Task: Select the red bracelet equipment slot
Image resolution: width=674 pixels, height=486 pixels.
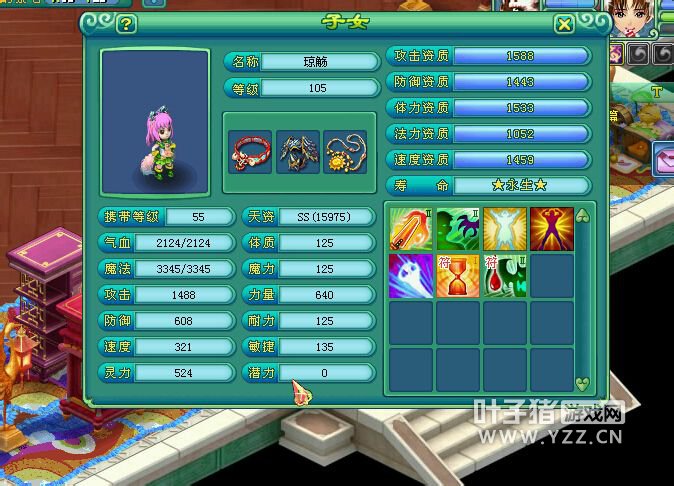Action: [248, 152]
